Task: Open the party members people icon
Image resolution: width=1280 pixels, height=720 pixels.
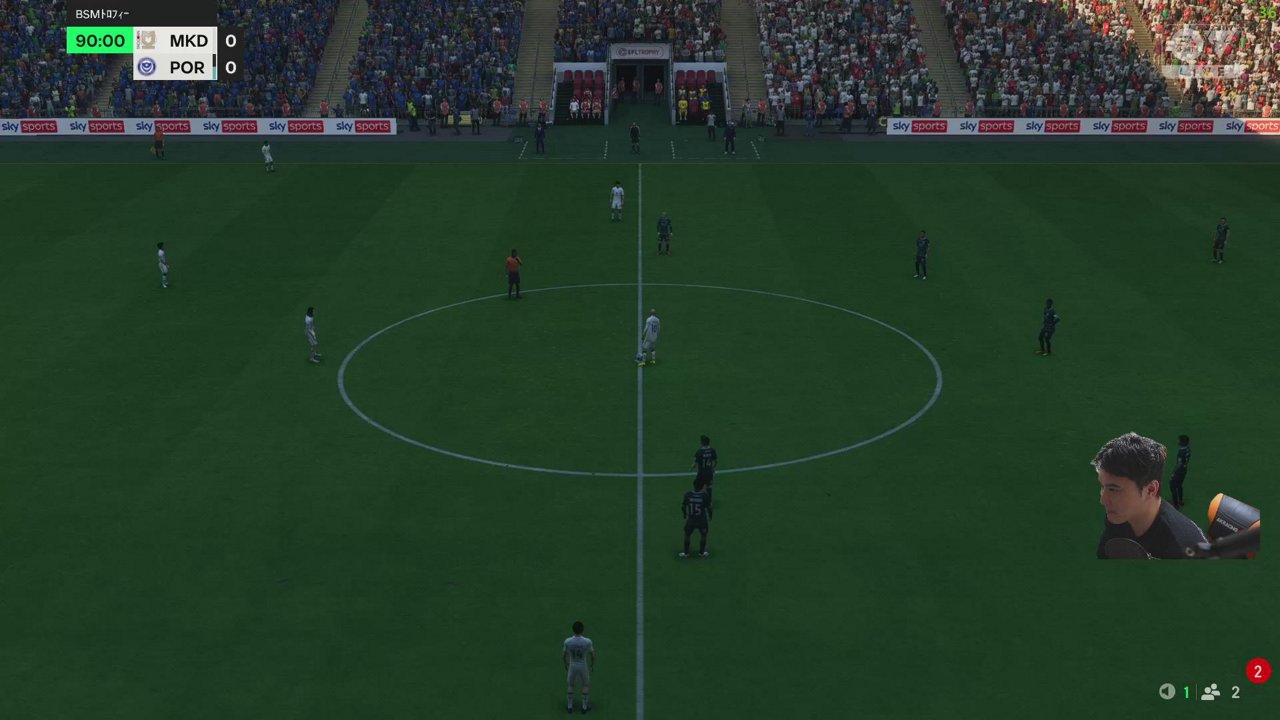Action: [1210, 692]
